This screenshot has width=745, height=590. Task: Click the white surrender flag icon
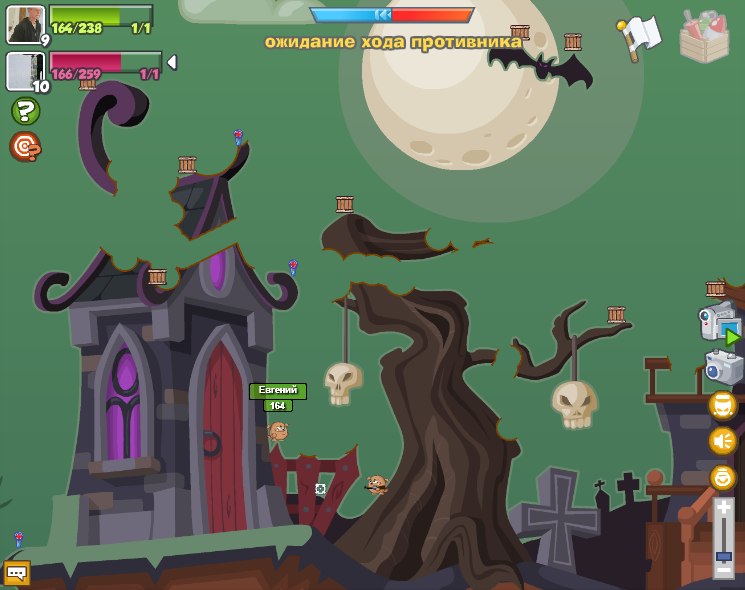[642, 36]
